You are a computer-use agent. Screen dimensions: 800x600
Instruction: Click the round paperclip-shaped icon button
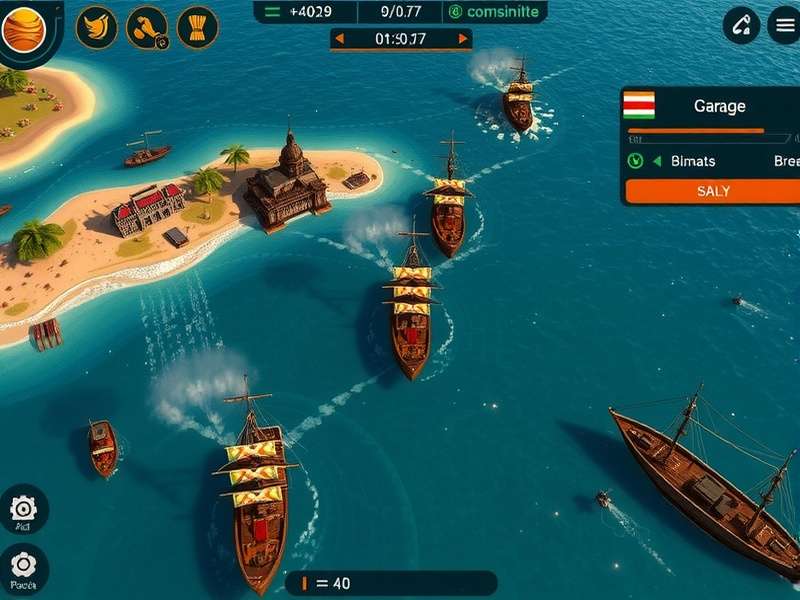pos(741,26)
